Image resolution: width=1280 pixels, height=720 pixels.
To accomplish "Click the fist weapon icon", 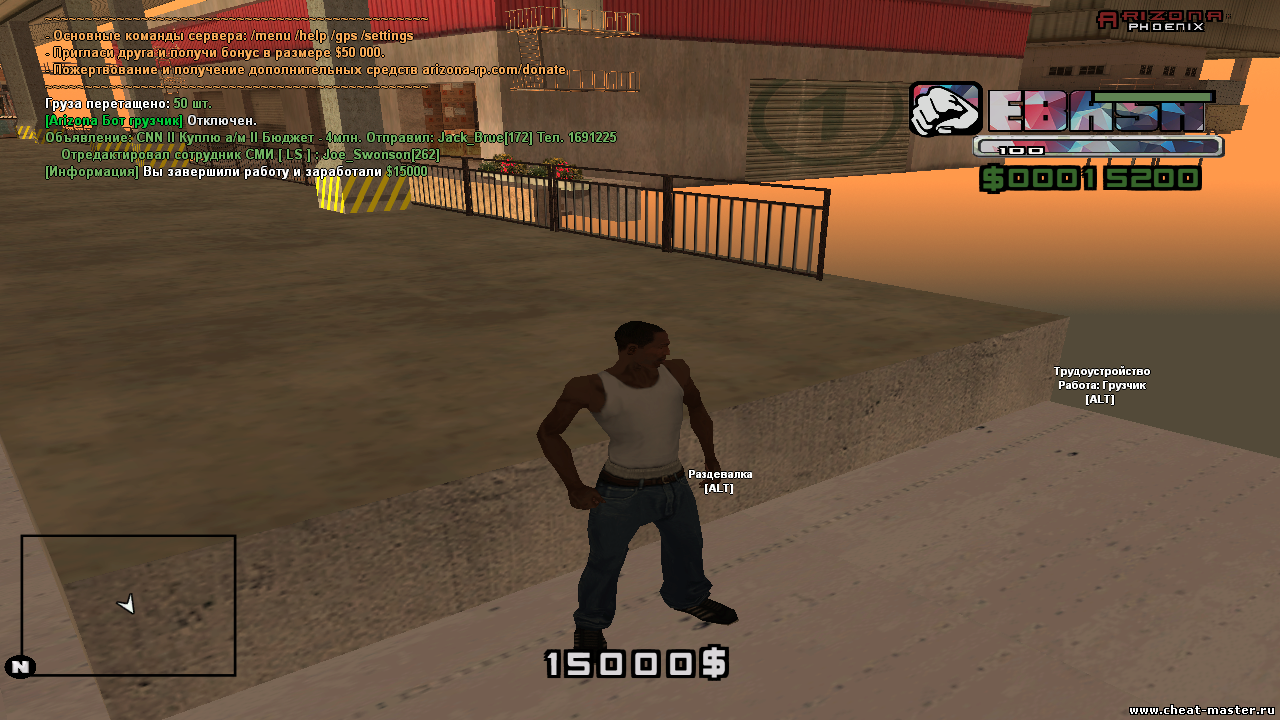I will pos(945,109).
